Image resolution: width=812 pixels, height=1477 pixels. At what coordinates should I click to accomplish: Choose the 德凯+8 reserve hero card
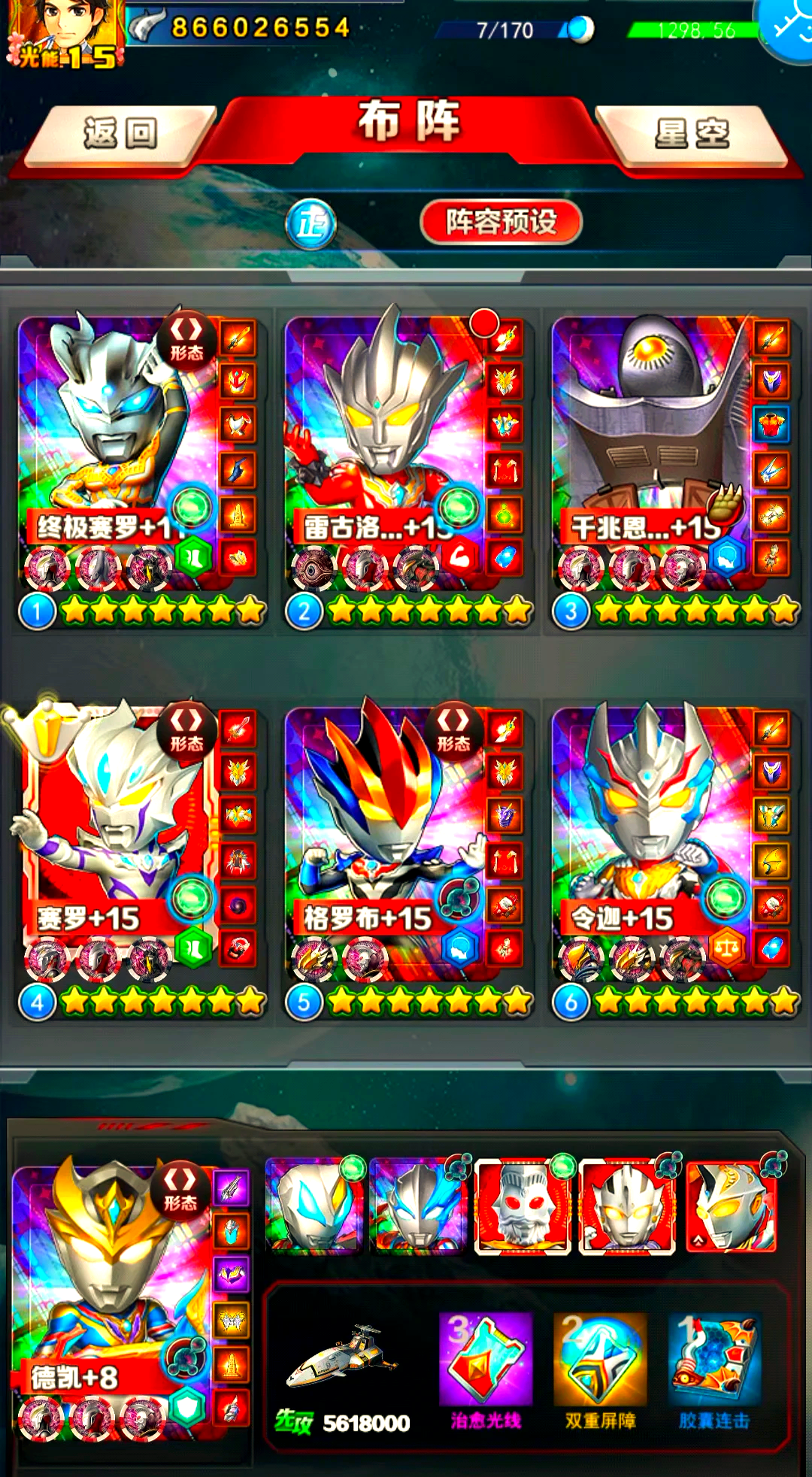[x=105, y=1278]
